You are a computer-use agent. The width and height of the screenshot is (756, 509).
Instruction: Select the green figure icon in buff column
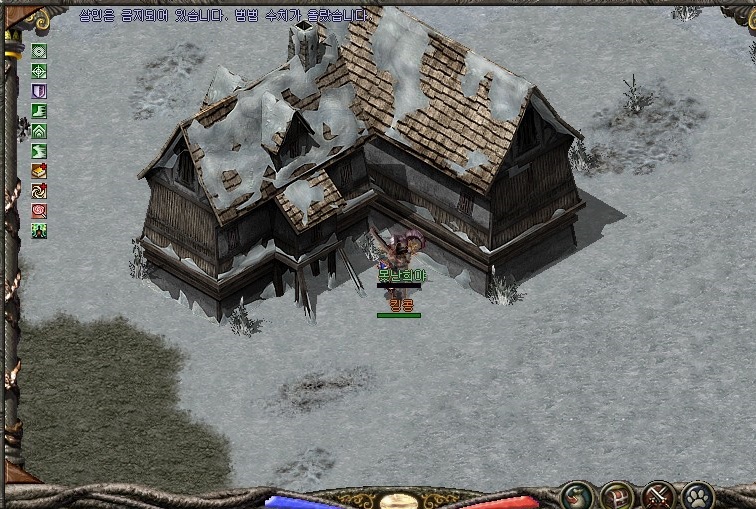[40, 231]
